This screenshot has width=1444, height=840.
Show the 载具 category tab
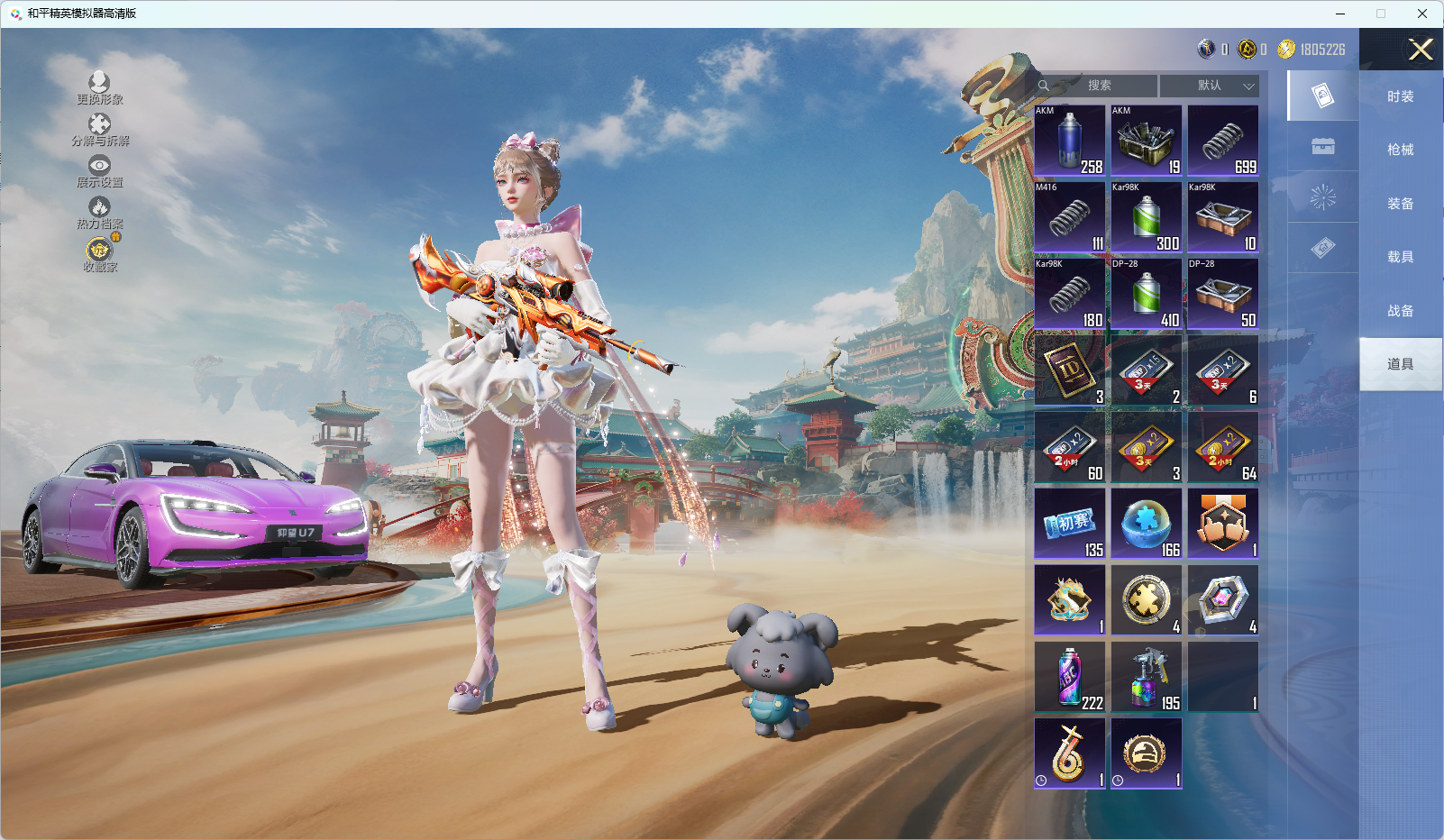(1400, 257)
